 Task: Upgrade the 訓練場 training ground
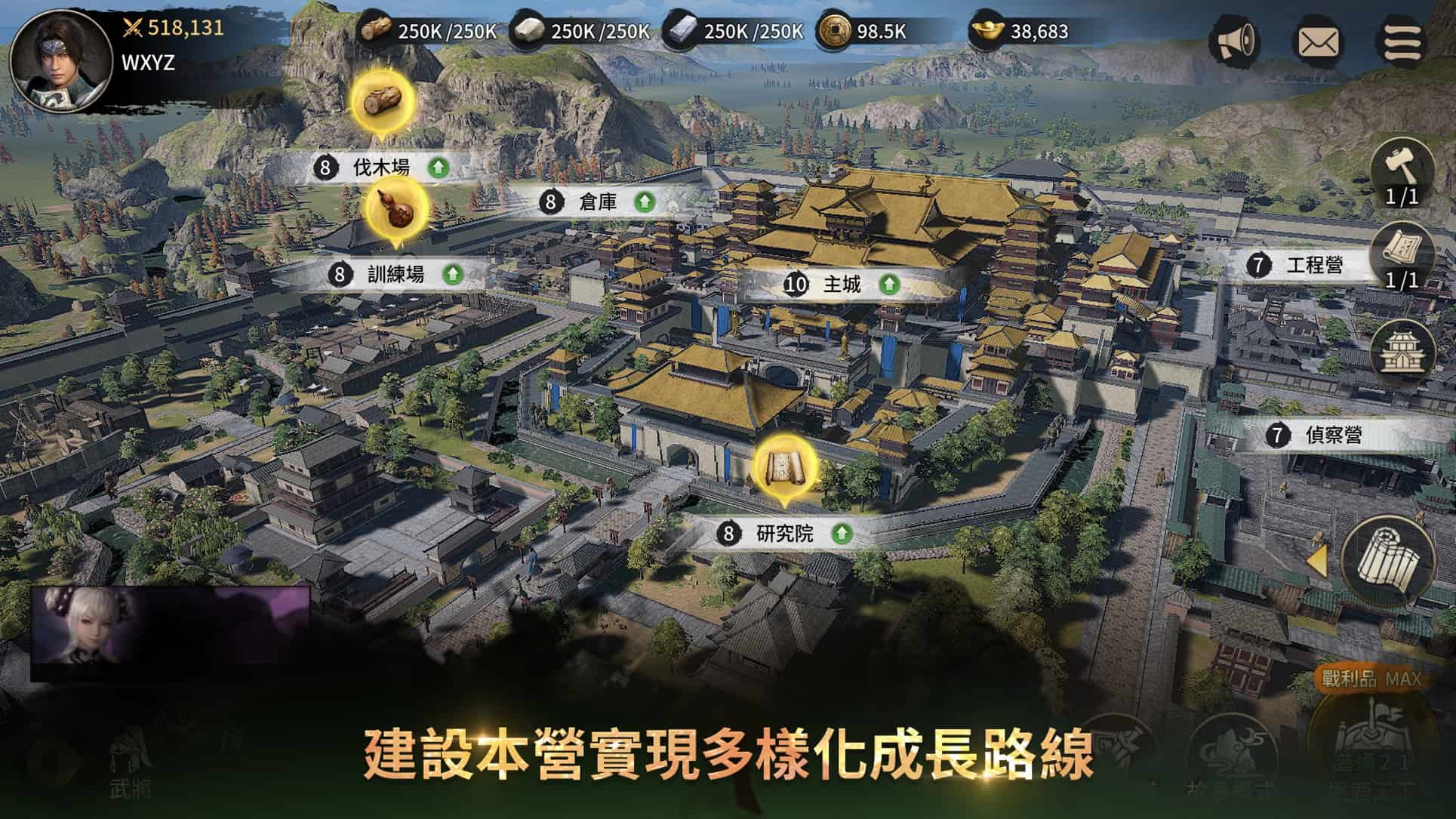[452, 274]
